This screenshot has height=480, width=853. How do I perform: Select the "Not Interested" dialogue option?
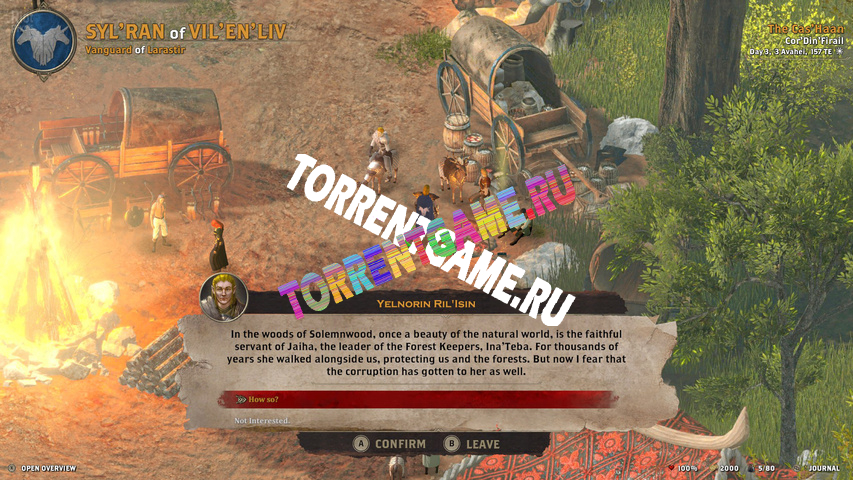coord(261,421)
